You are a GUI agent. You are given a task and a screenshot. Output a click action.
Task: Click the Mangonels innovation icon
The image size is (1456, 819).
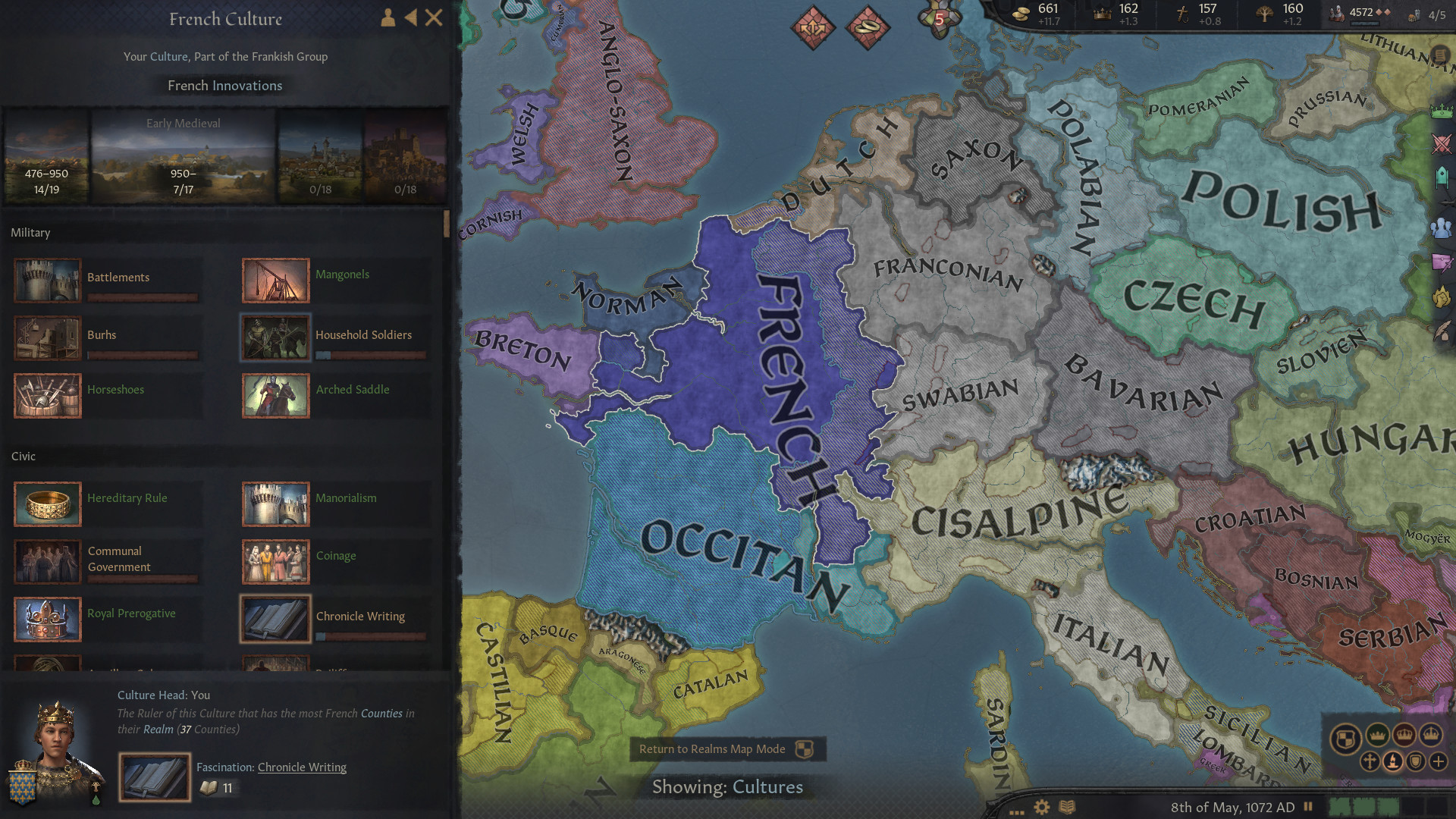[275, 280]
